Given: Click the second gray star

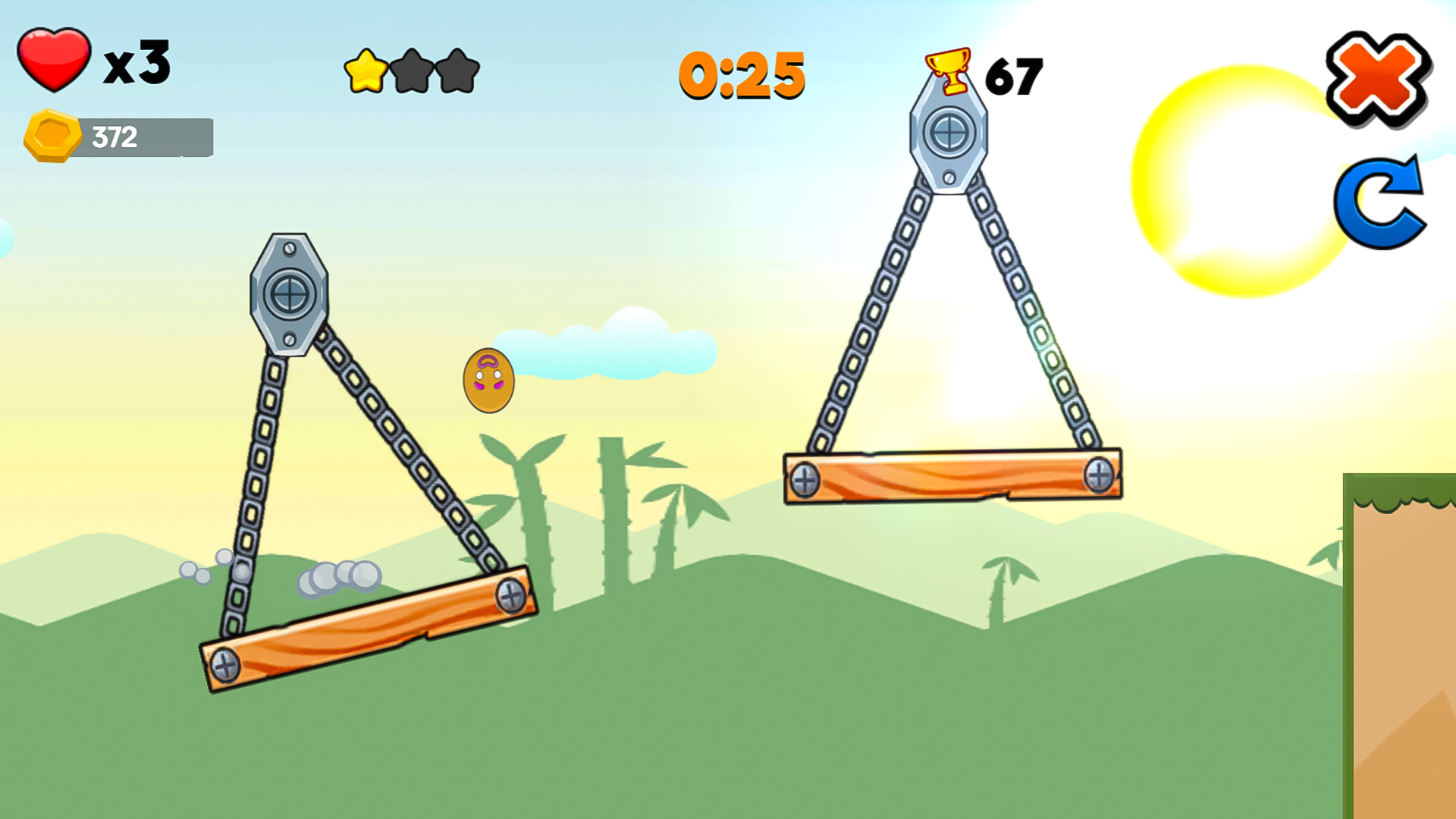Looking at the screenshot, I should pos(412,72).
